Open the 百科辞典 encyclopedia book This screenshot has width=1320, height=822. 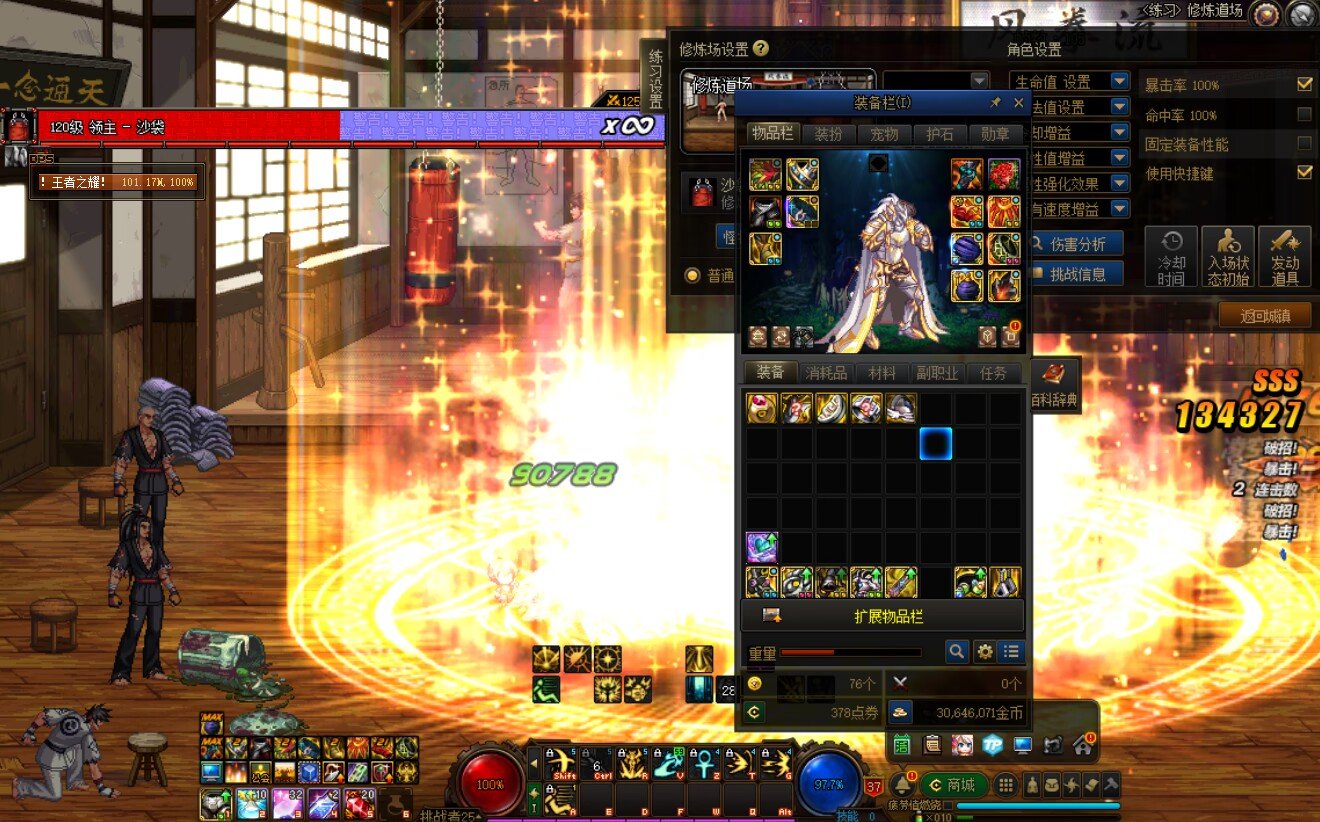1055,383
